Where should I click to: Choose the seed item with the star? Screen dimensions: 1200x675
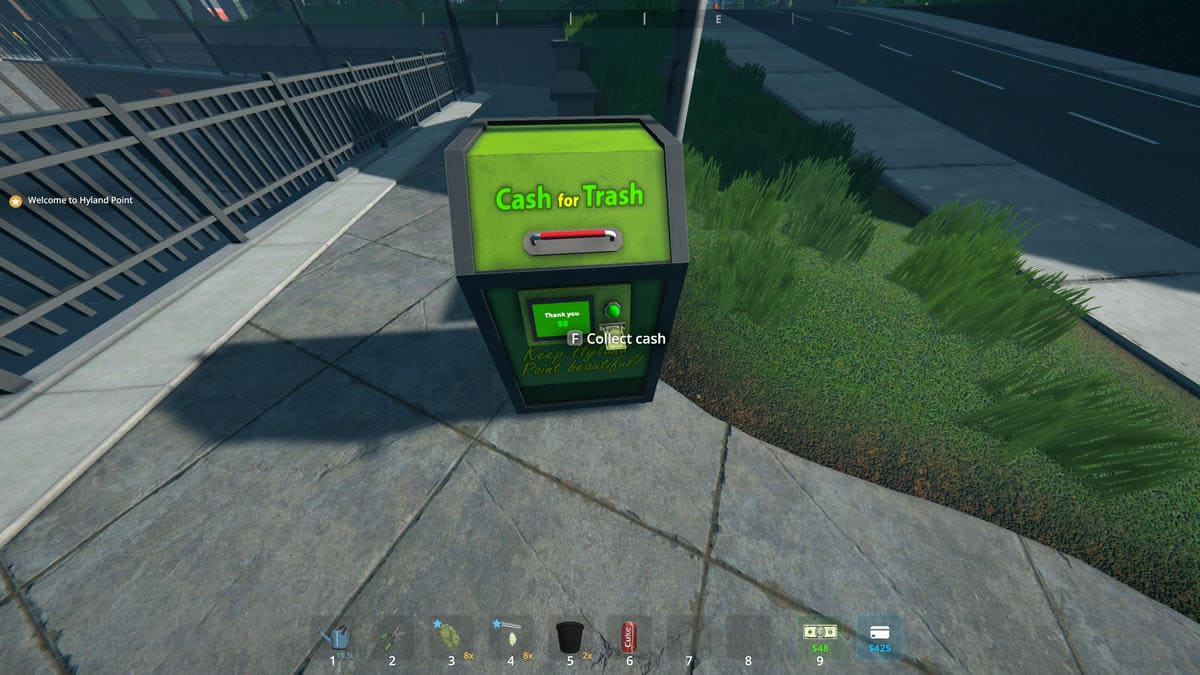point(511,636)
